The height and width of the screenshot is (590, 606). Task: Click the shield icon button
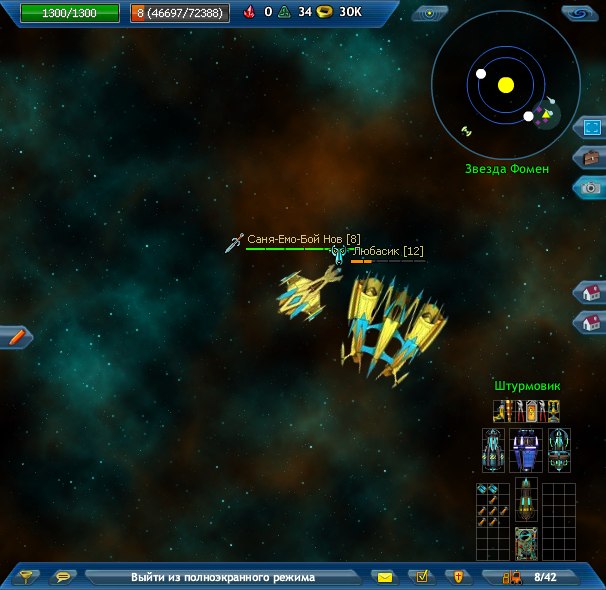[458, 577]
